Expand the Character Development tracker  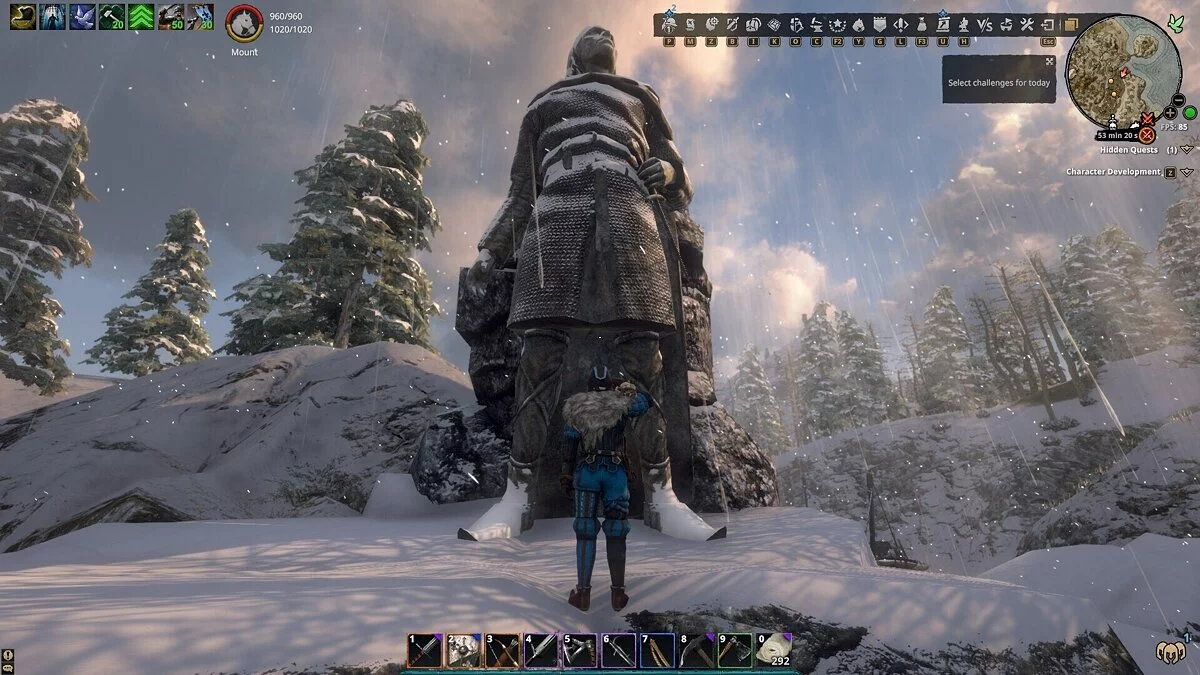click(1187, 172)
